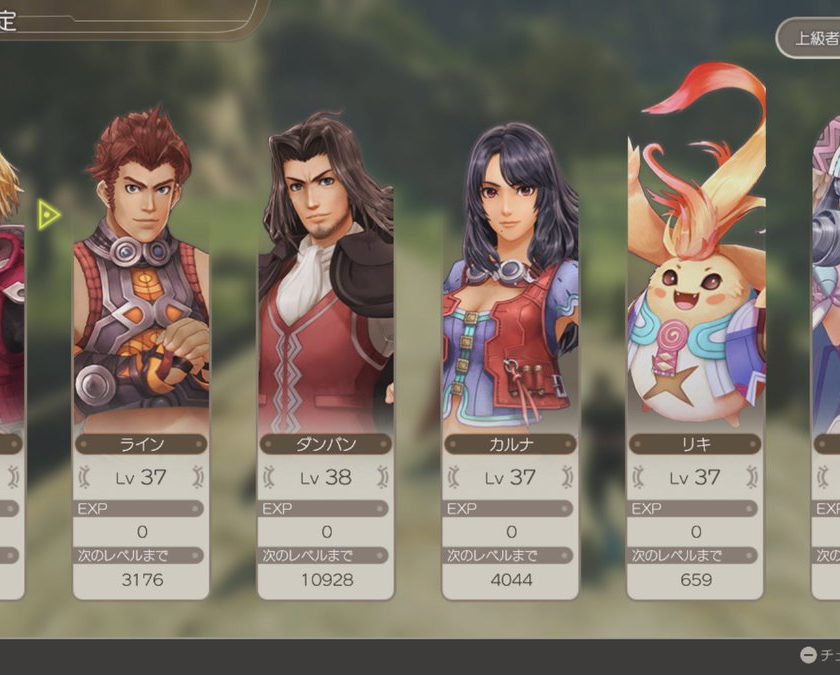
Task: Lower ライン's level with the left arrow
Action: [83, 477]
